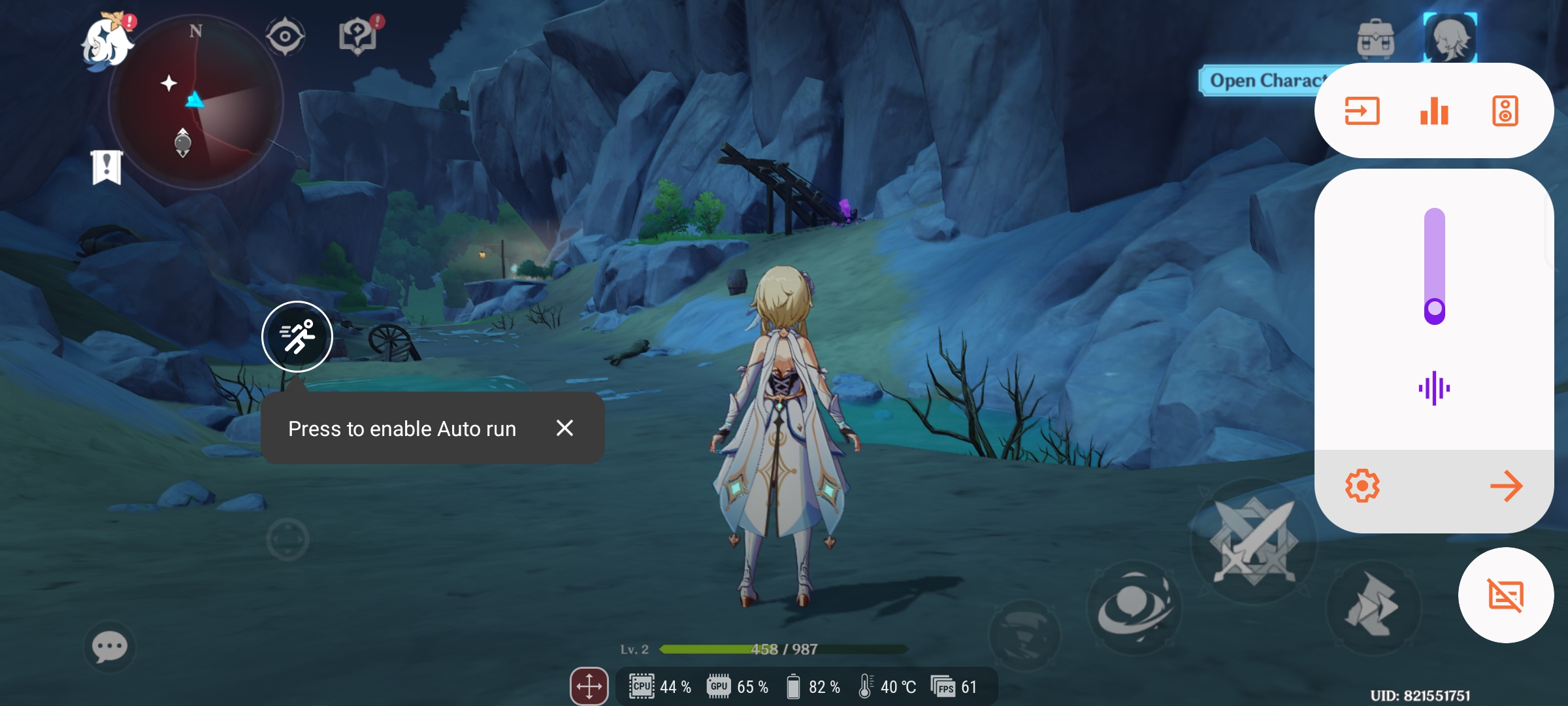Viewport: 1568px width, 706px height.
Task: Open the quest banner icon
Action: point(106,167)
